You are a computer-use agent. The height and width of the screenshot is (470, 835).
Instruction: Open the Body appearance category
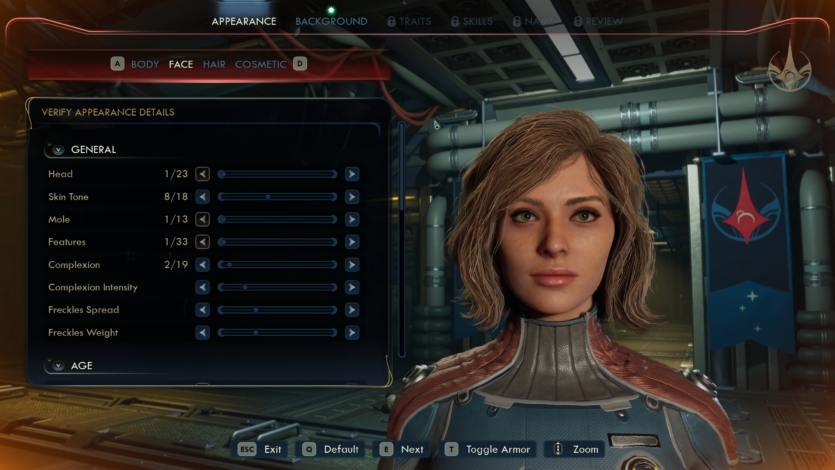(x=145, y=64)
